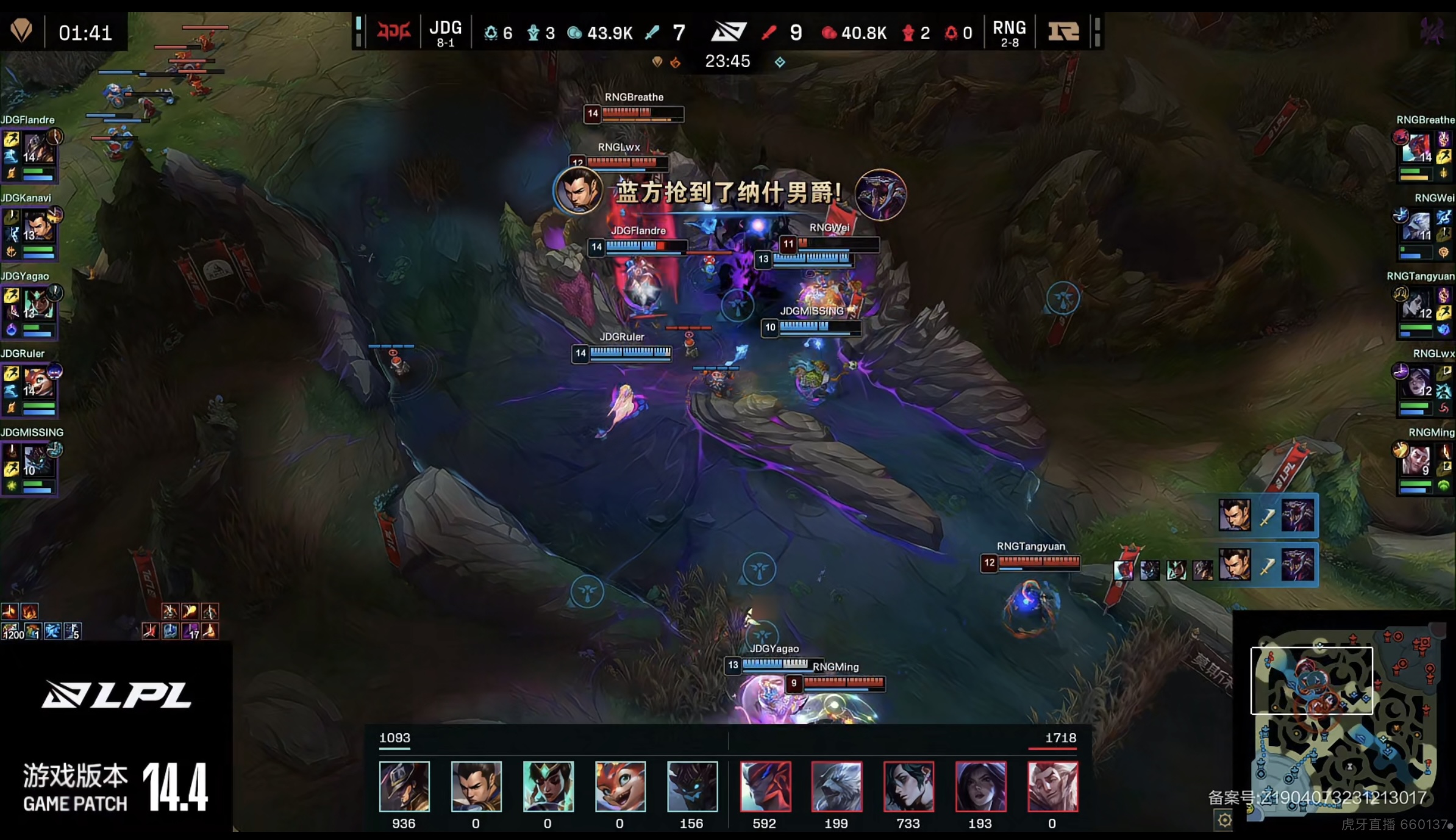Select JDGKanavi's portrait in the team panel
1456x840 pixels.
(39, 228)
